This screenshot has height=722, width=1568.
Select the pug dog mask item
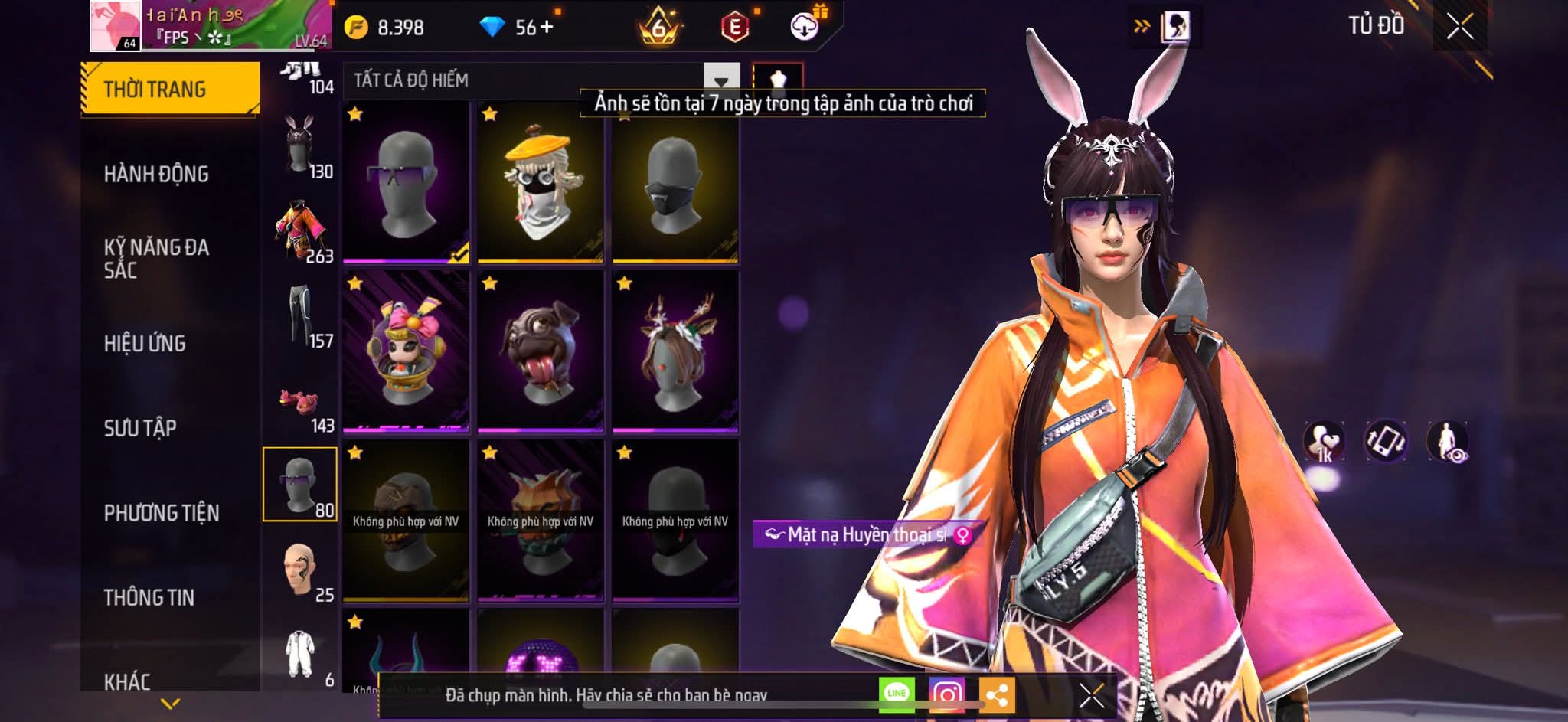coord(541,351)
